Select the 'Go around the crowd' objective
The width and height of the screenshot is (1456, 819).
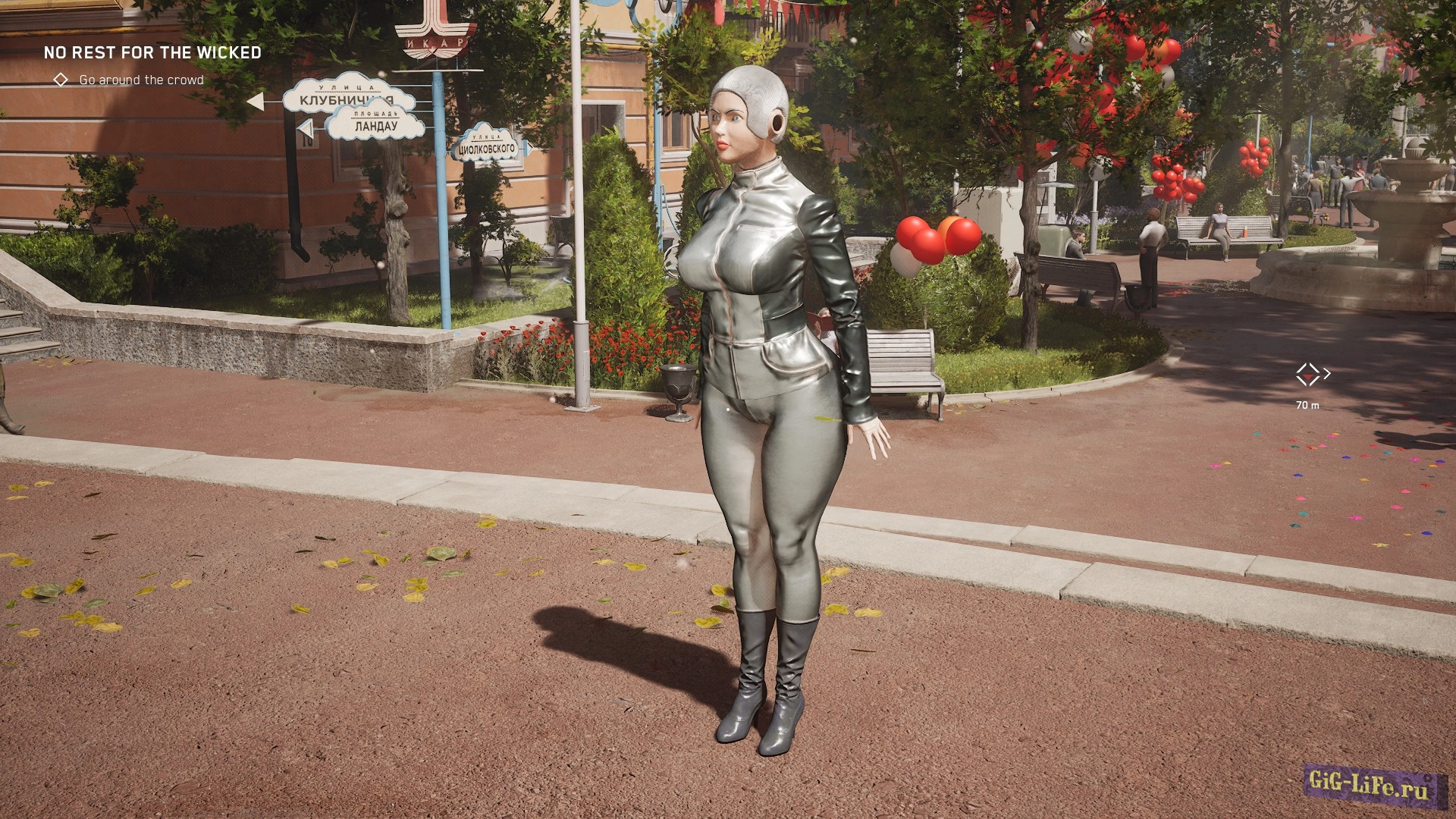coord(141,80)
